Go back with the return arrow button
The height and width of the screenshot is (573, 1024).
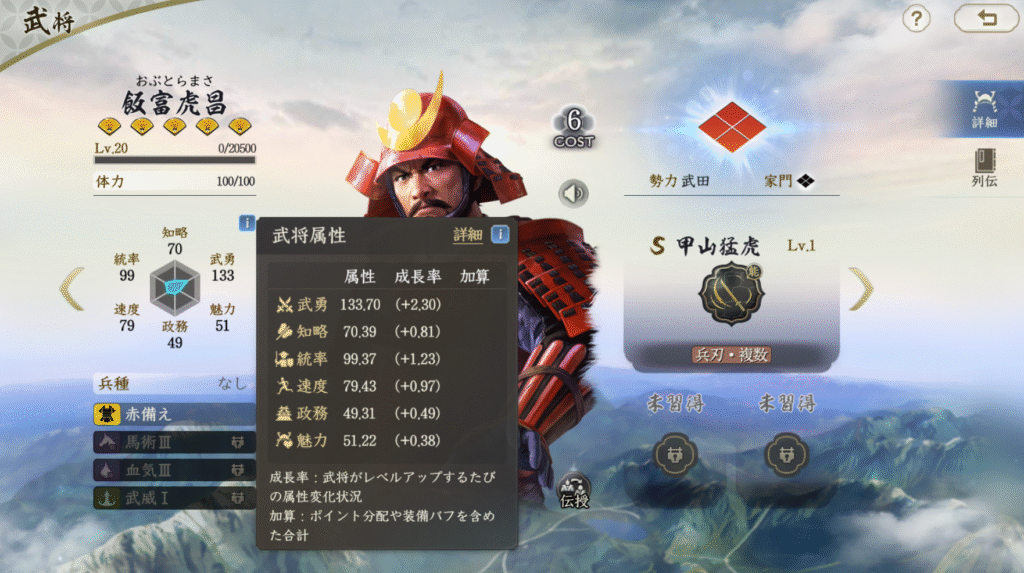(985, 18)
